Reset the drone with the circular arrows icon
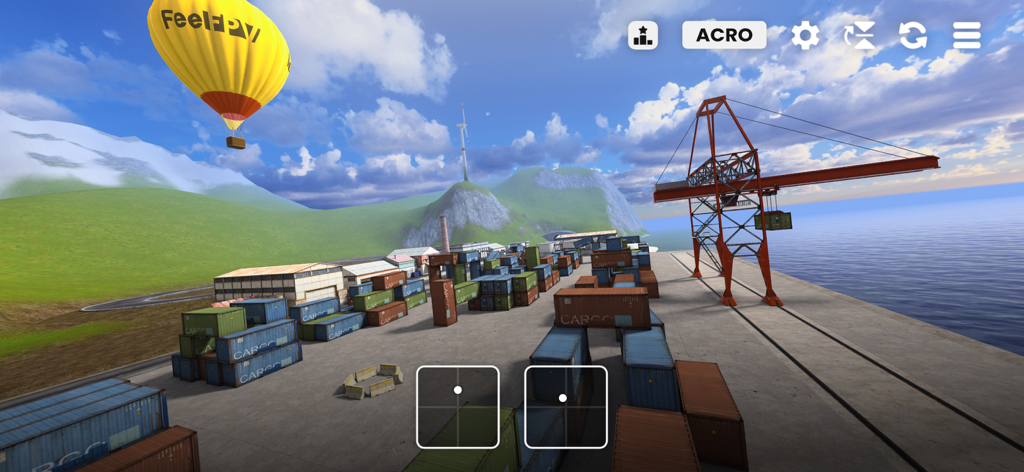The width and height of the screenshot is (1024, 472). point(912,36)
